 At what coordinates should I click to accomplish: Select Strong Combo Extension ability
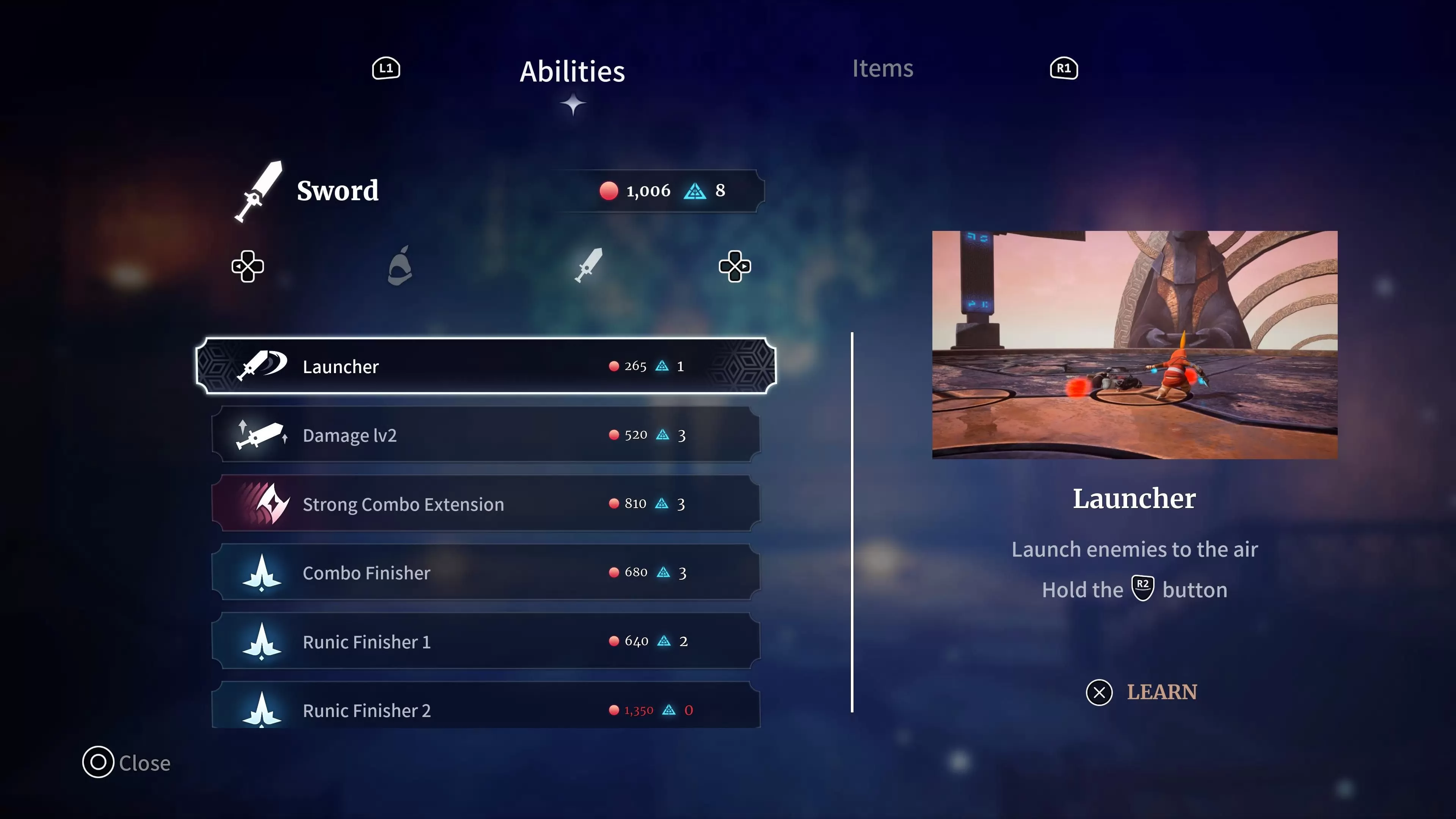pyautogui.click(x=486, y=504)
